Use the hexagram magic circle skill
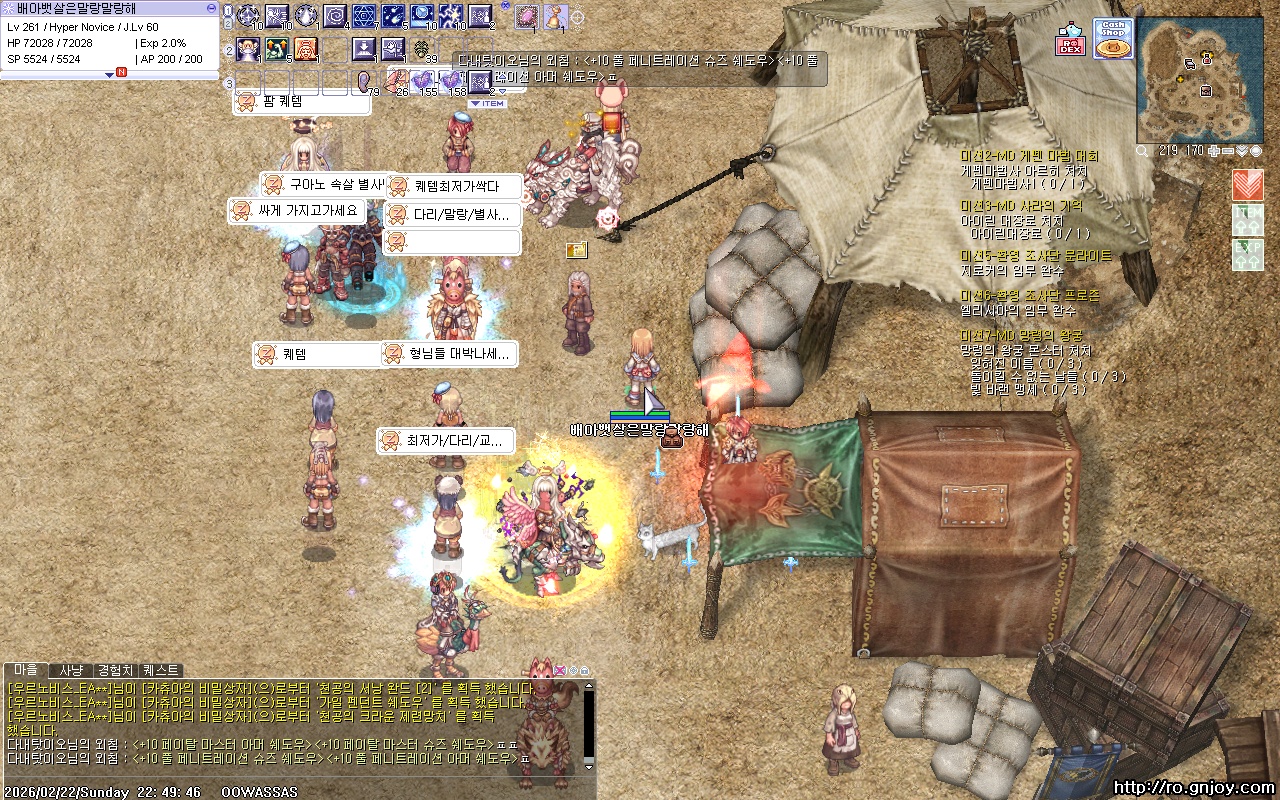Image resolution: width=1280 pixels, height=800 pixels. click(364, 16)
